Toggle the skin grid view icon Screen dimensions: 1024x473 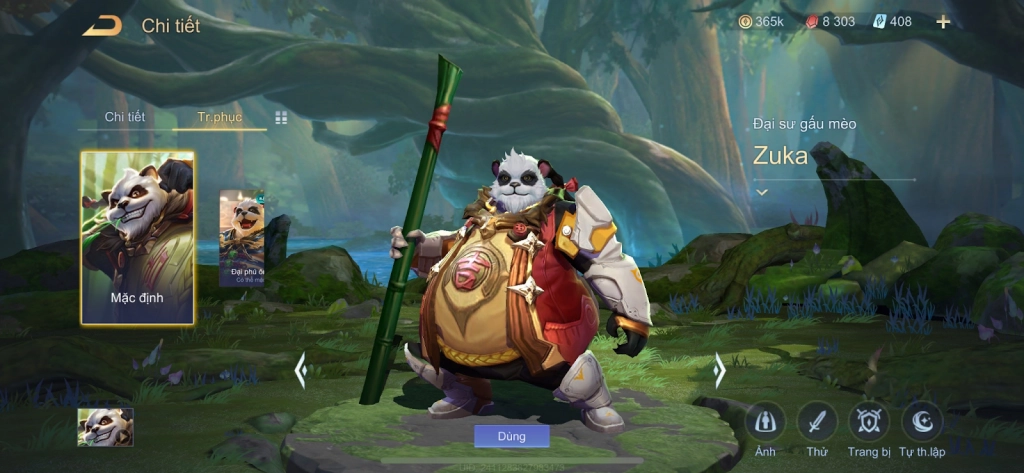coord(281,118)
